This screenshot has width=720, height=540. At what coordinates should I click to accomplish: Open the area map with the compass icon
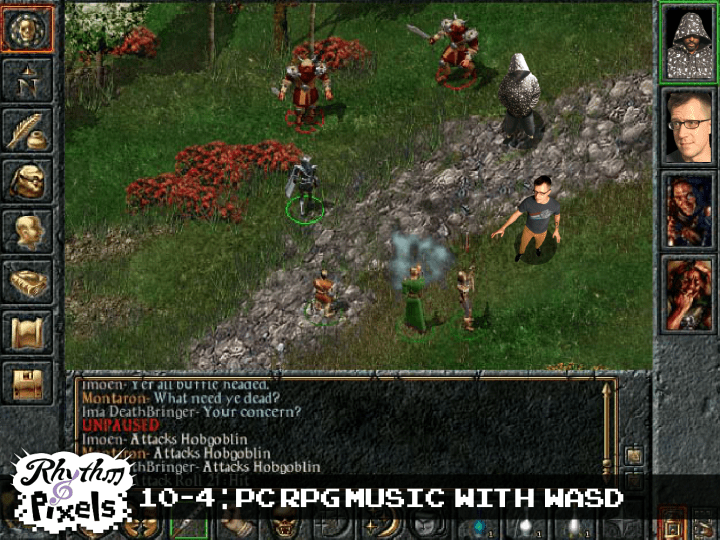pos(27,81)
